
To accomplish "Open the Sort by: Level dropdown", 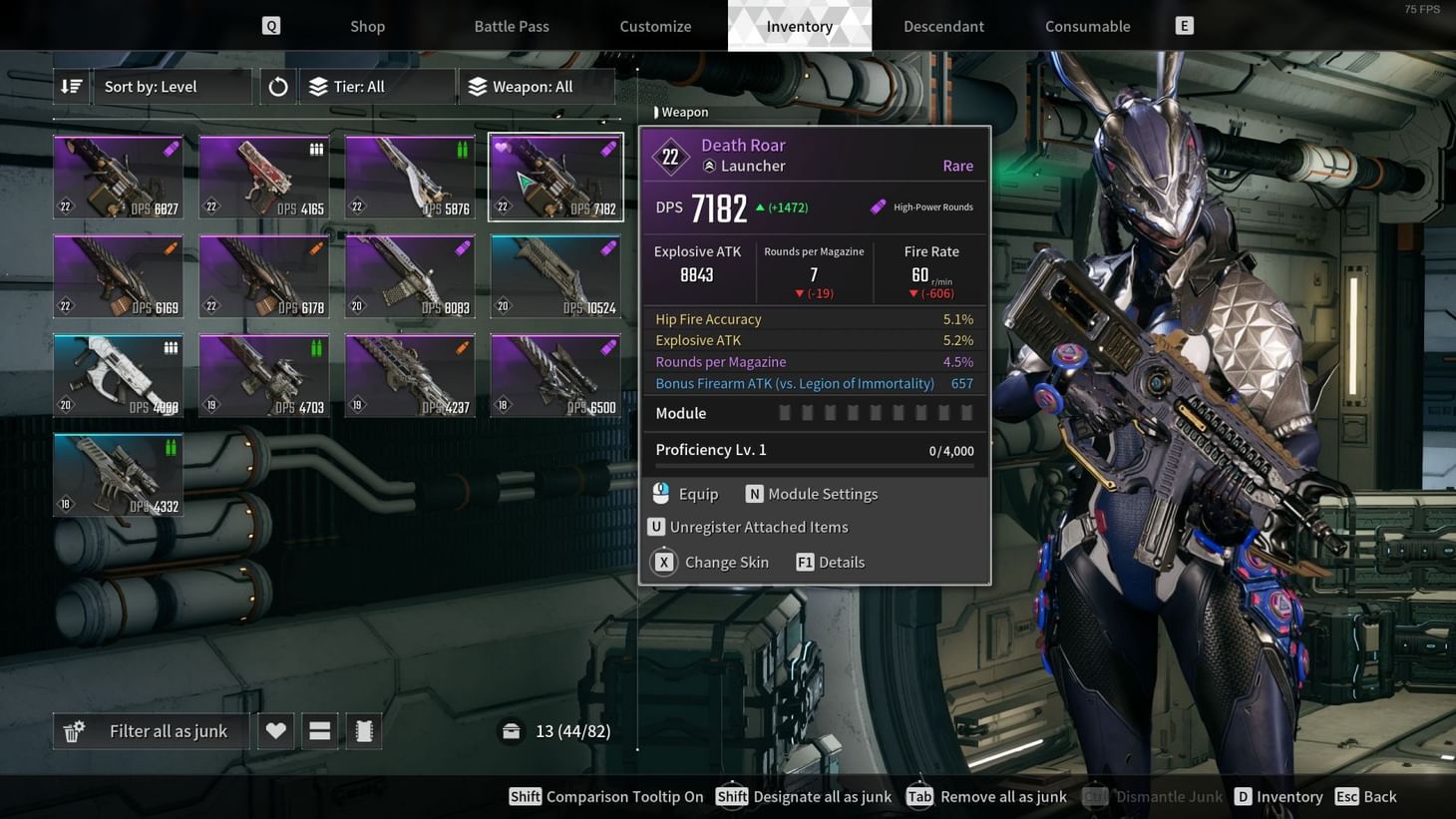I will pos(172,86).
